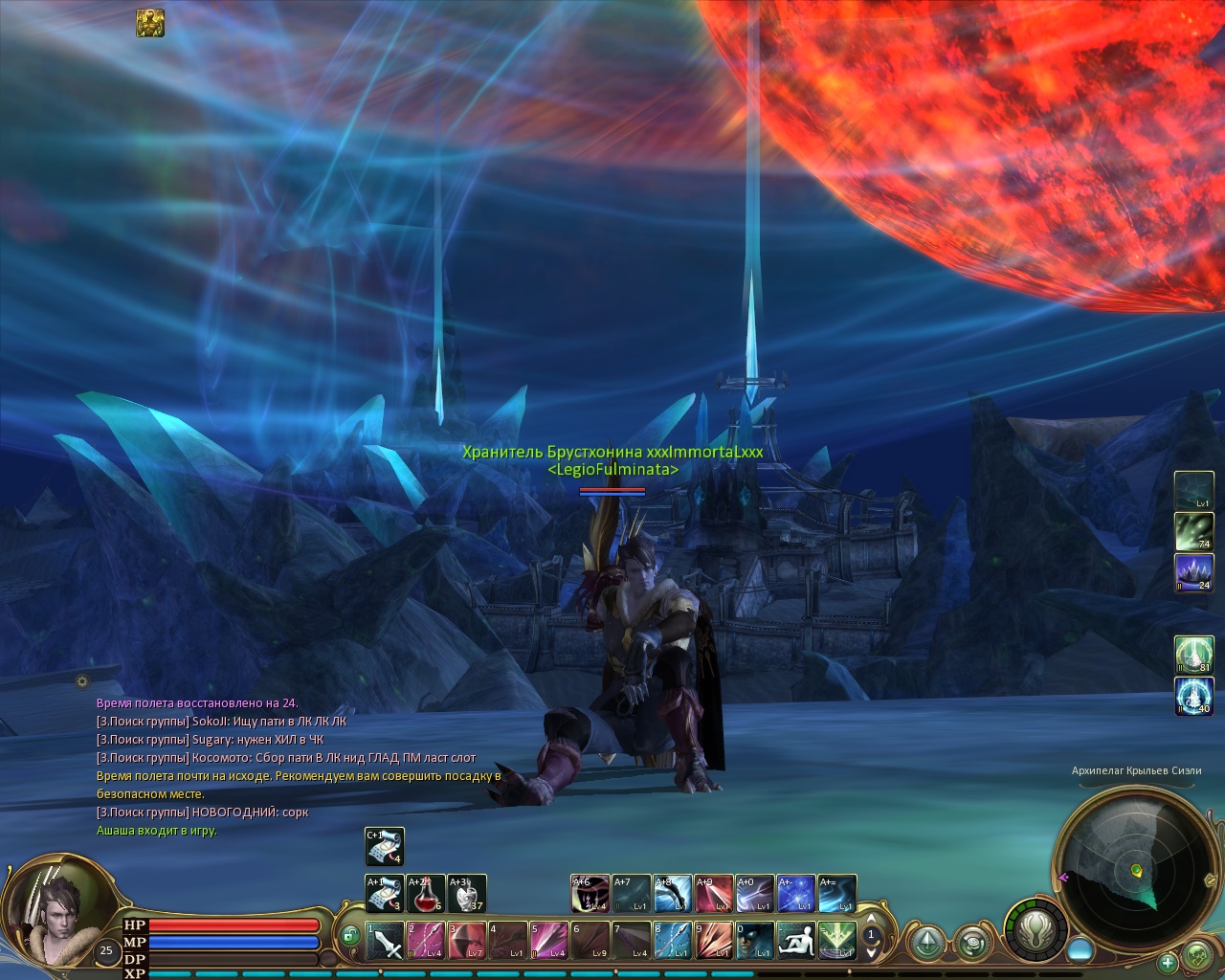Image resolution: width=1225 pixels, height=980 pixels.
Task: Click the upward arrow round button
Action: pyautogui.click(x=927, y=943)
